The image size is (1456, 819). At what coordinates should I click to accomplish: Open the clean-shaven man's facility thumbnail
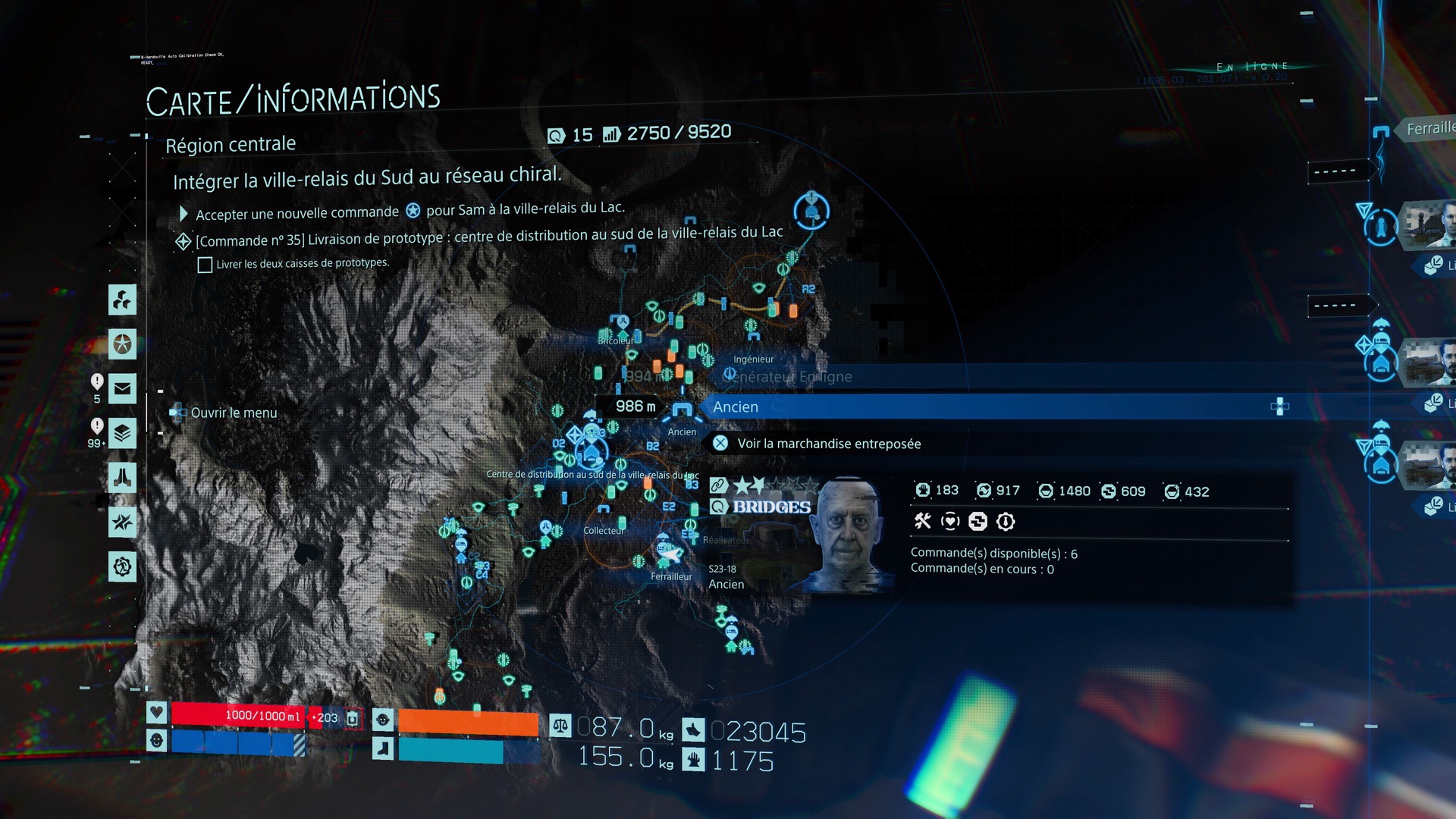1428,224
